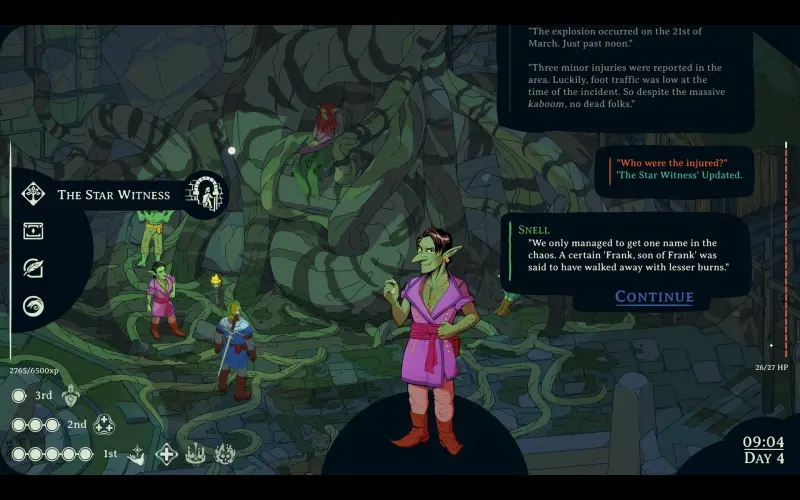The width and height of the screenshot is (800, 500).
Task: Cast the flaming skull spell
Action: pos(224,454)
